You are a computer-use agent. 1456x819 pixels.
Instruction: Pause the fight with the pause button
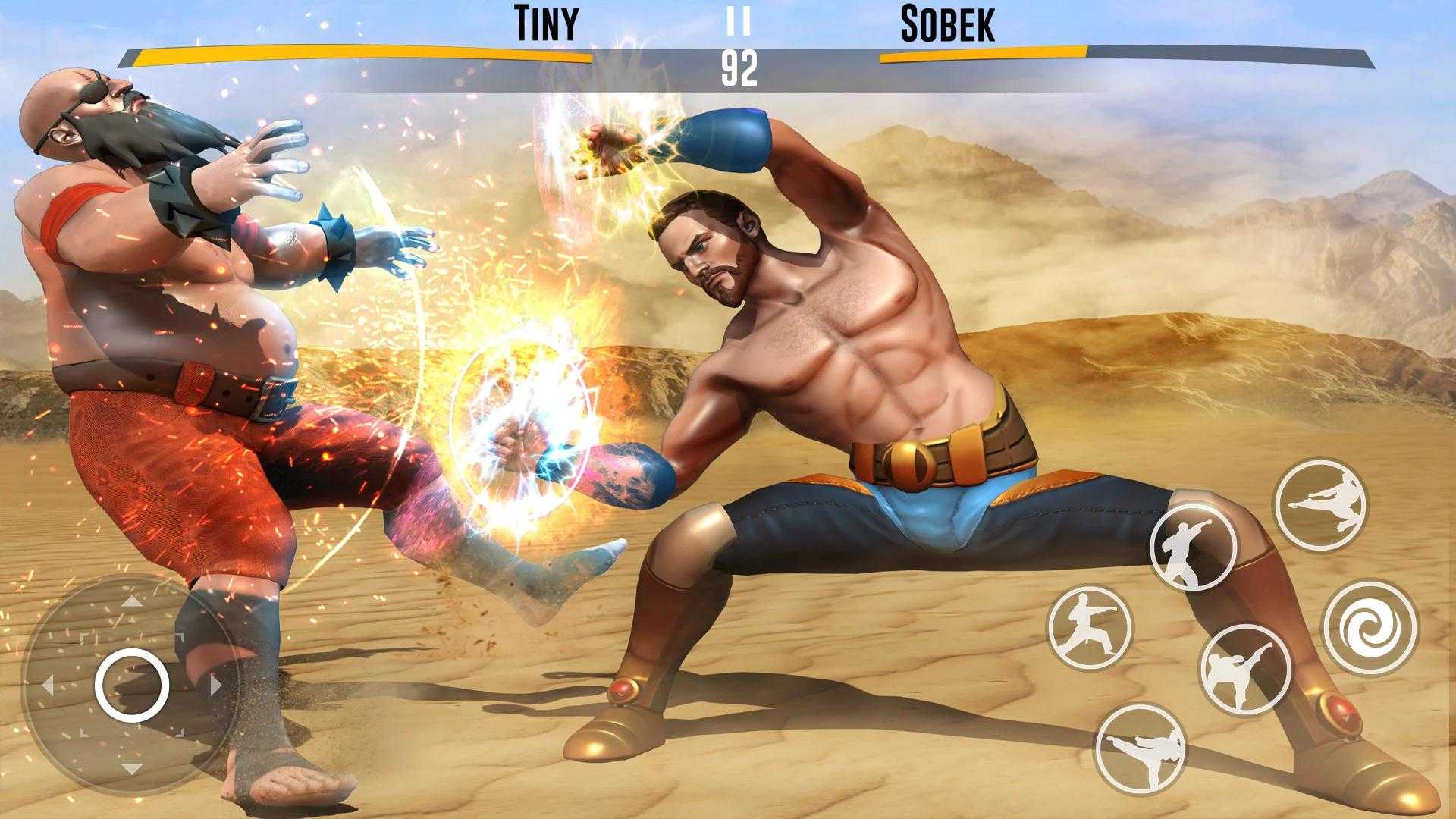[x=738, y=22]
